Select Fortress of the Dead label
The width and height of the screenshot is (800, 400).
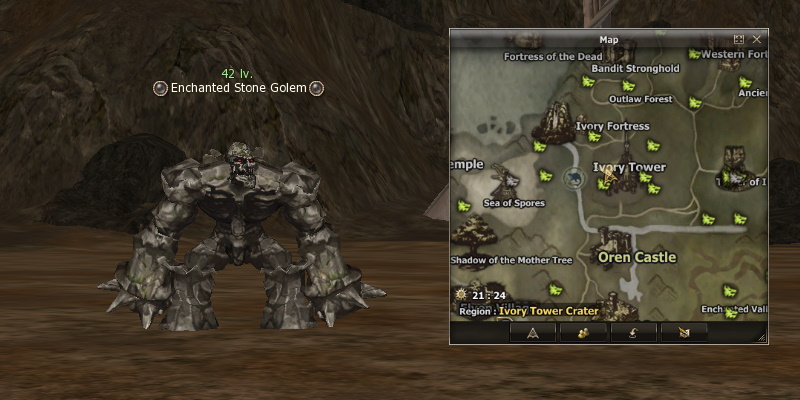(553, 56)
